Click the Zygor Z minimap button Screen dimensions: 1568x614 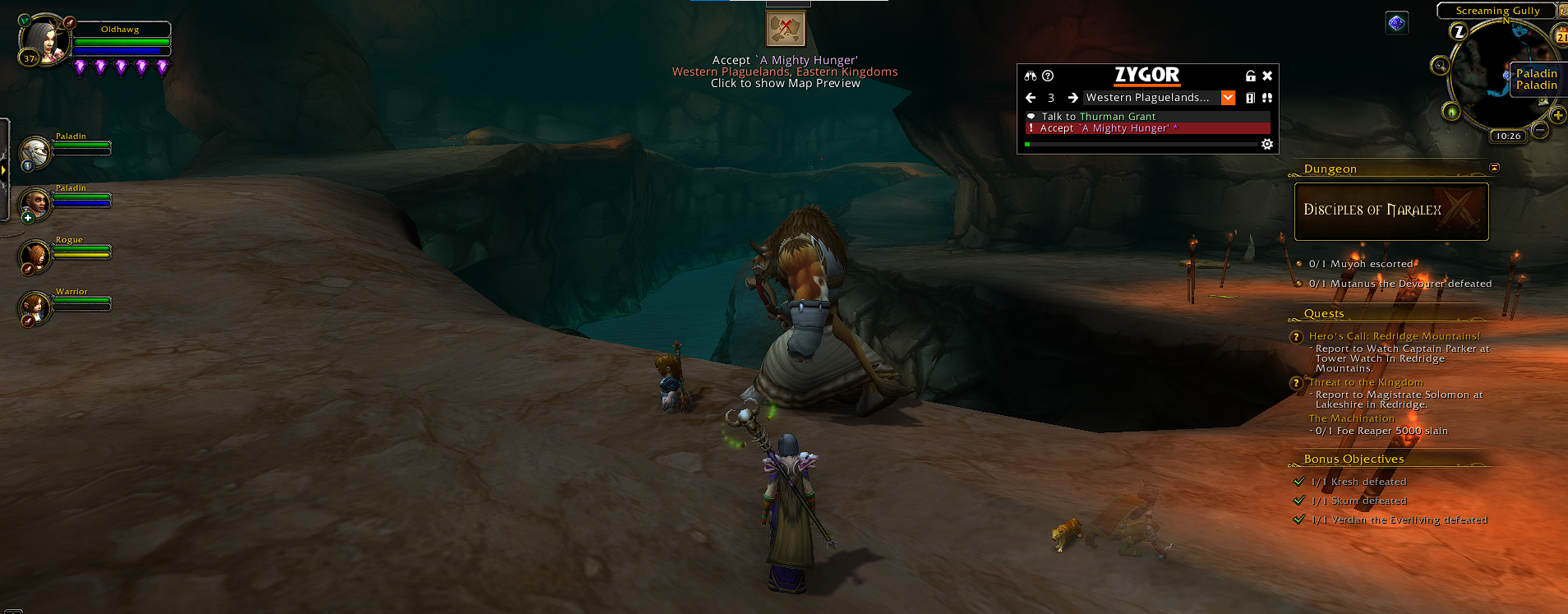1459,32
